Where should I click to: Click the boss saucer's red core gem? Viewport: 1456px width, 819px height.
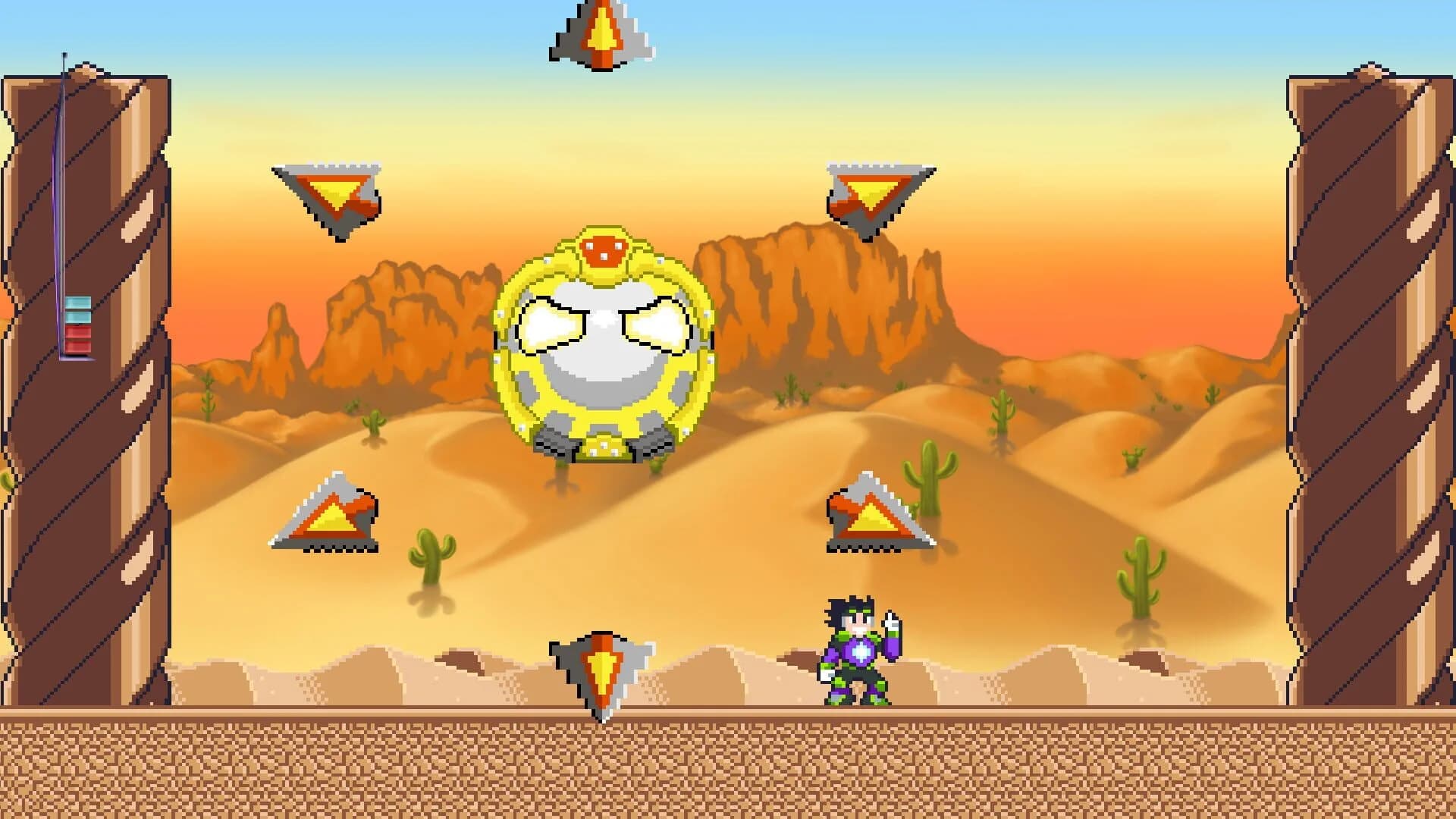coord(603,246)
